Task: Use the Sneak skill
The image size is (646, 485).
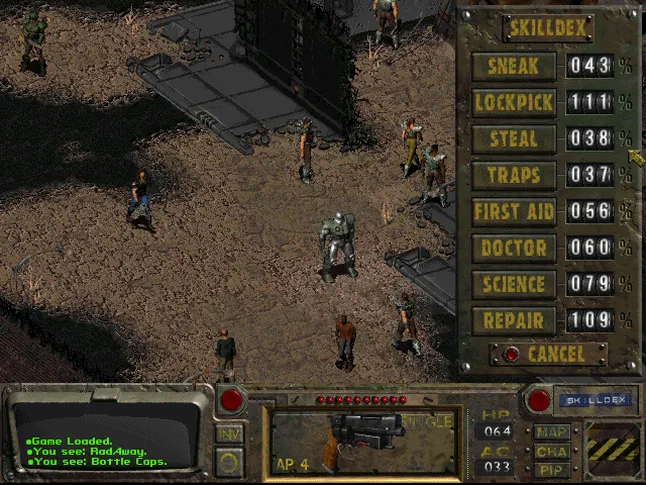Action: click(513, 67)
